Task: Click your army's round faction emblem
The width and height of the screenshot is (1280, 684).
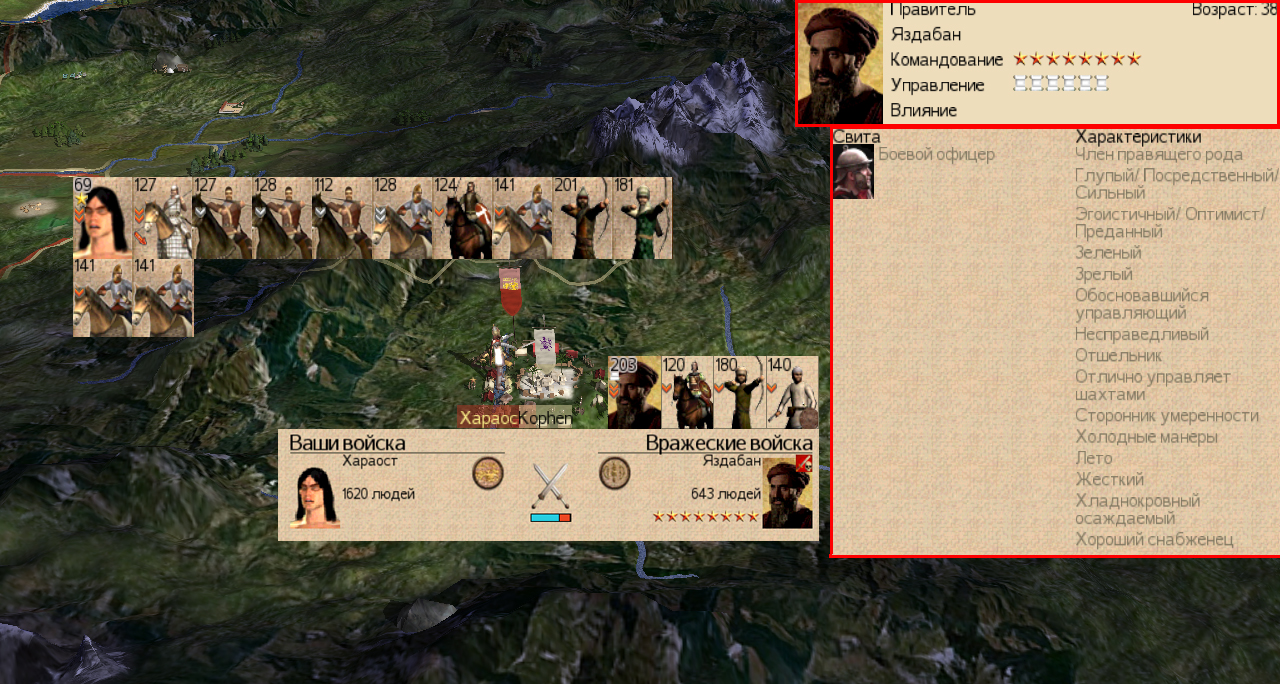Action: [x=487, y=473]
